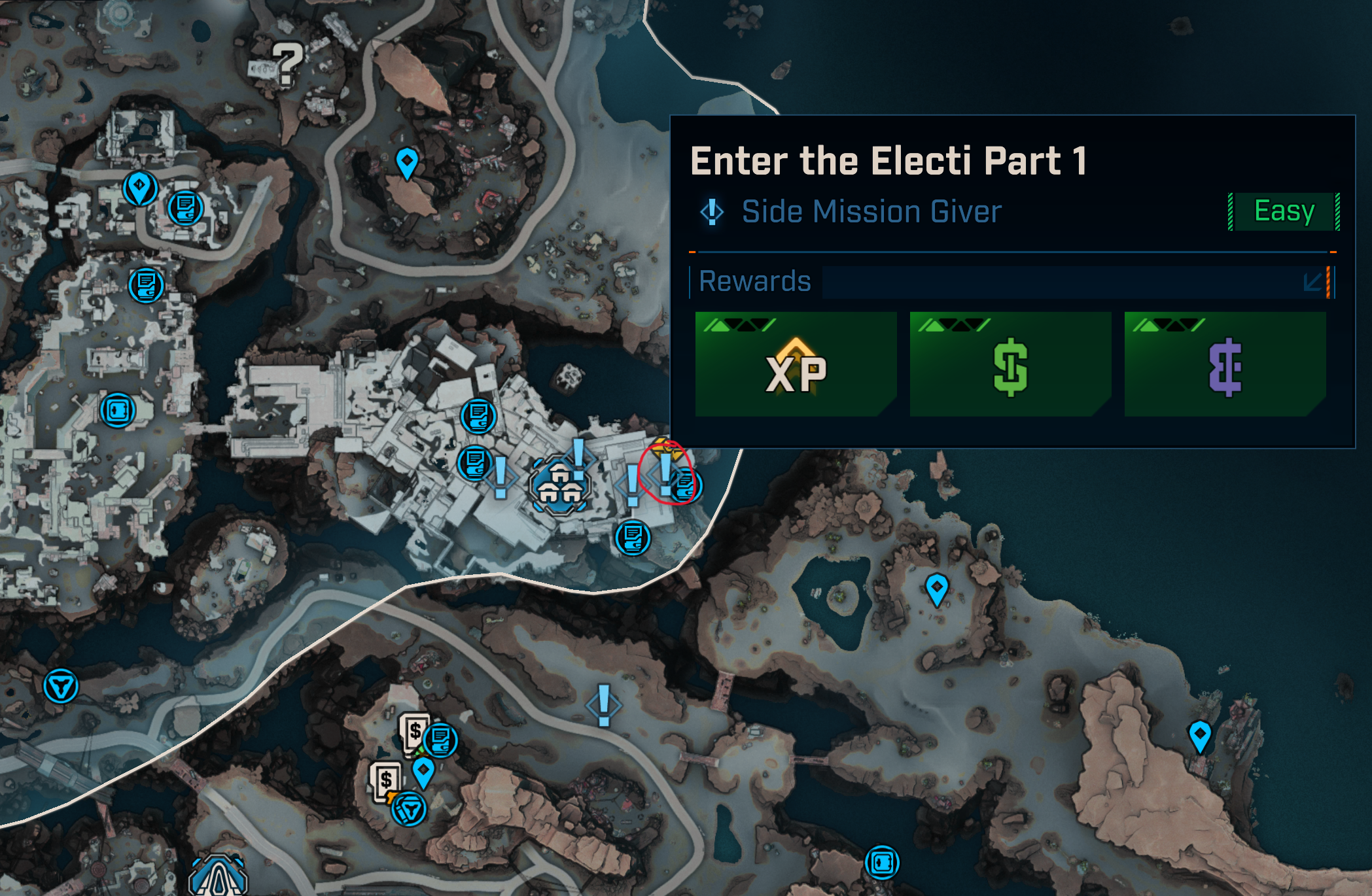Select the XP reward tile
The image size is (1372, 896).
(x=796, y=364)
